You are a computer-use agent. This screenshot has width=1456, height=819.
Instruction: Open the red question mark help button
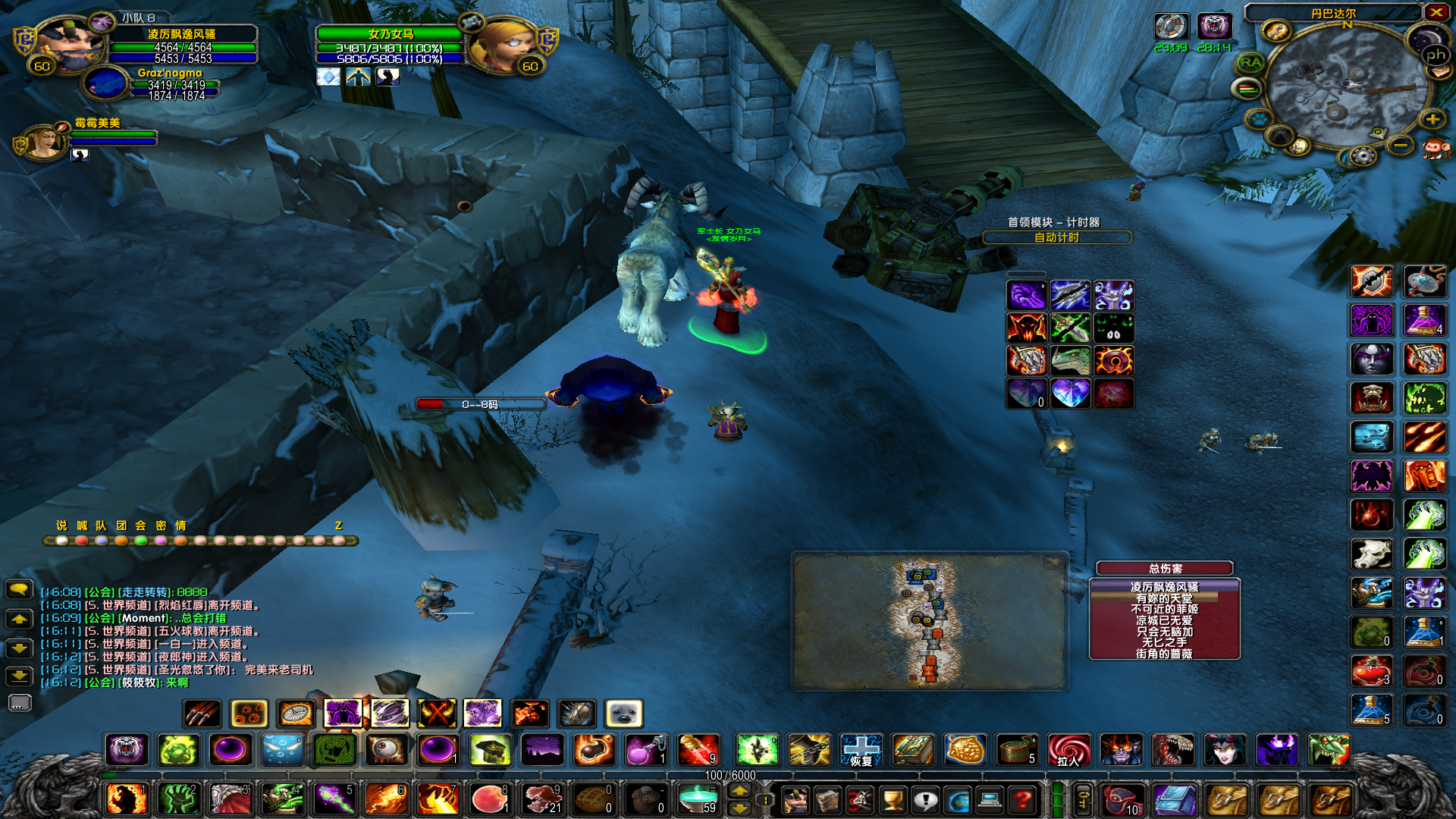1022,799
